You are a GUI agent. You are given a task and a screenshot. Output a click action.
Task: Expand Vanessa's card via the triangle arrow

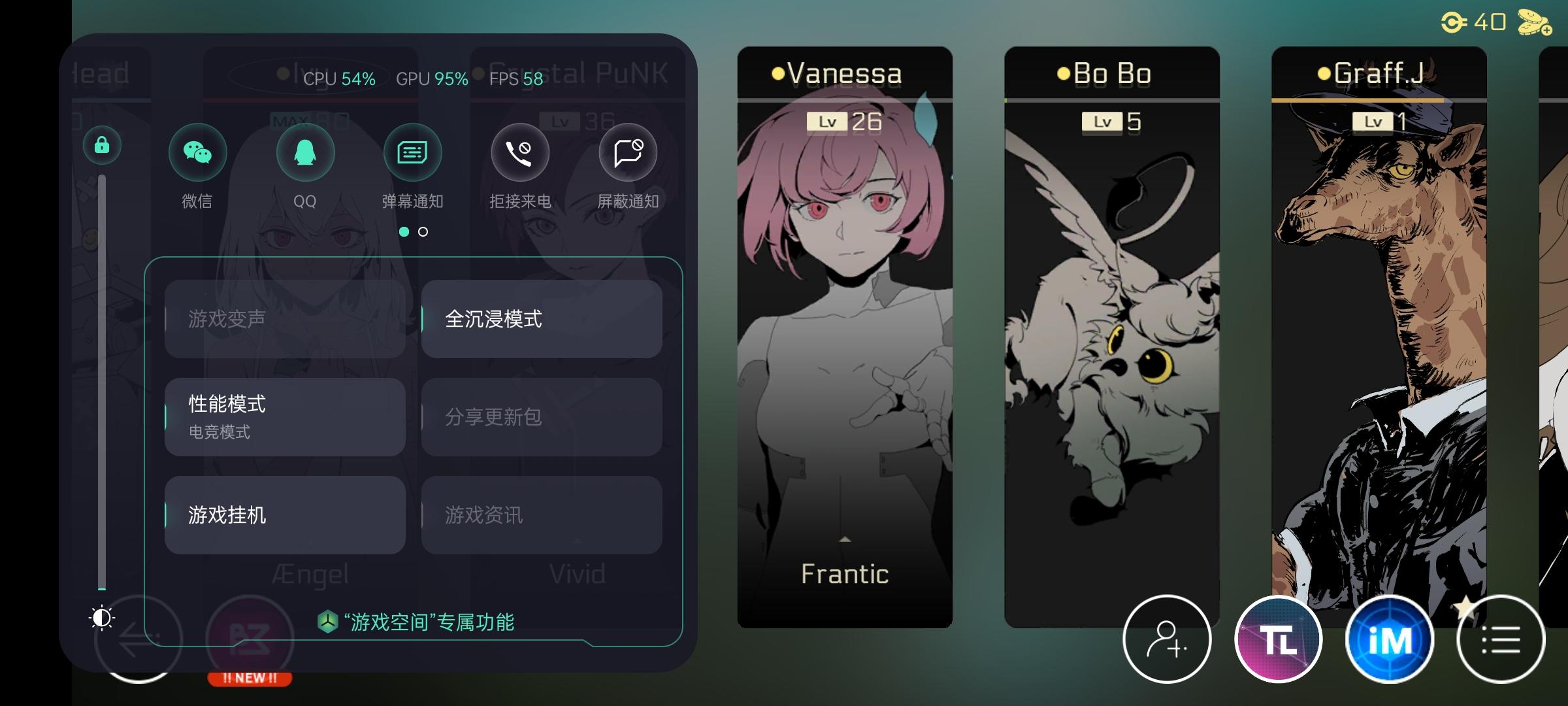coord(845,539)
